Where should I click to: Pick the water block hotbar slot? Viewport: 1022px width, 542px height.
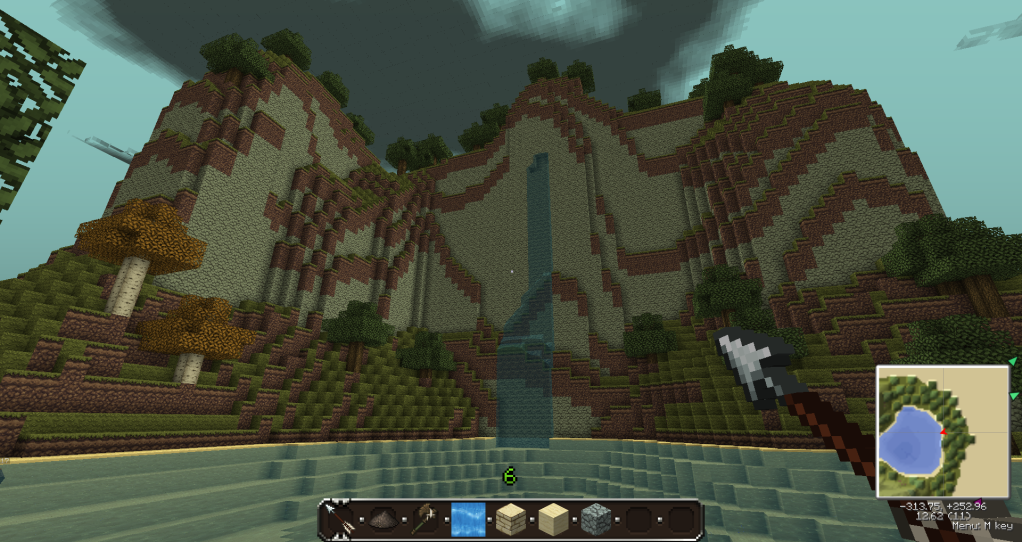468,520
